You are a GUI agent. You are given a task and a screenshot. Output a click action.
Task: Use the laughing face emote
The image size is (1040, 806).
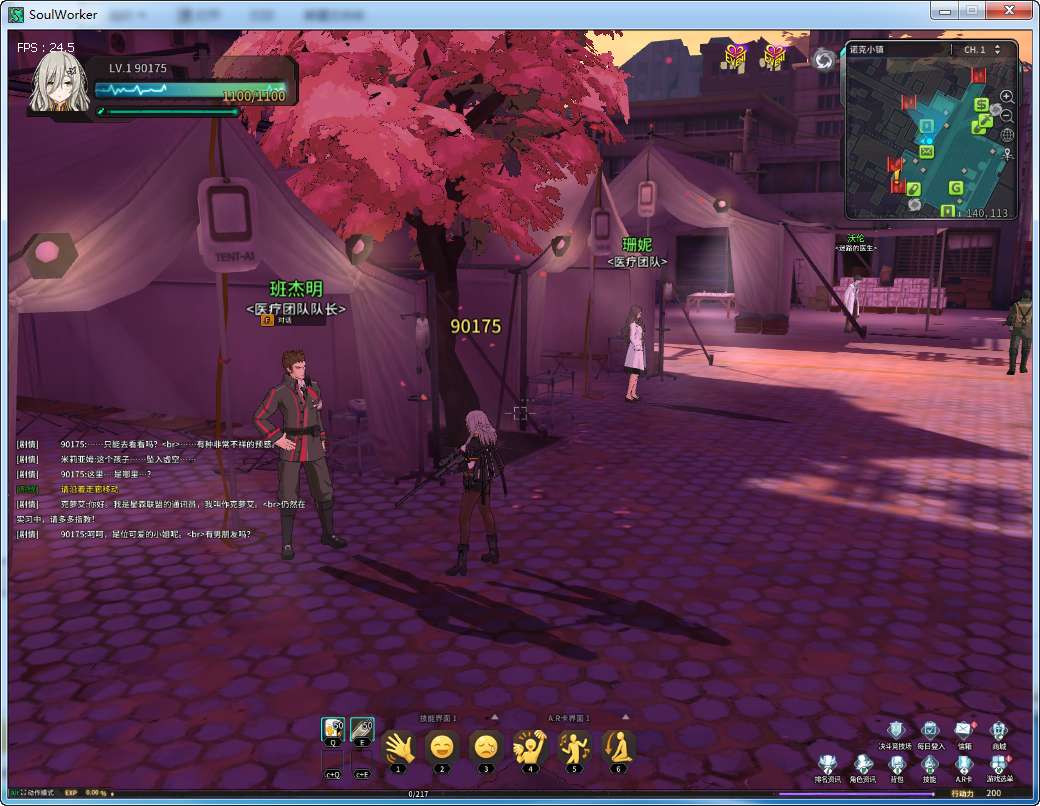(442, 747)
